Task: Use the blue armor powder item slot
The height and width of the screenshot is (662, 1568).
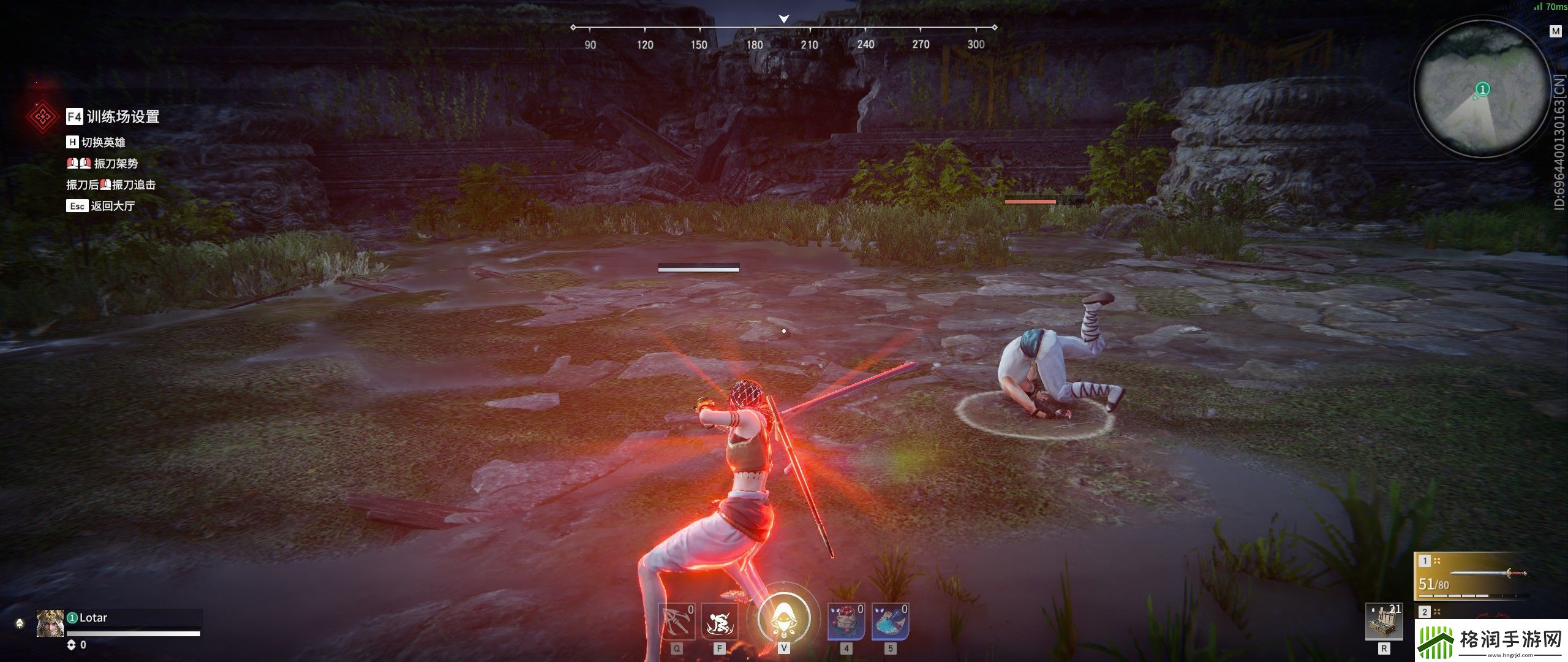Action: pyautogui.click(x=890, y=622)
